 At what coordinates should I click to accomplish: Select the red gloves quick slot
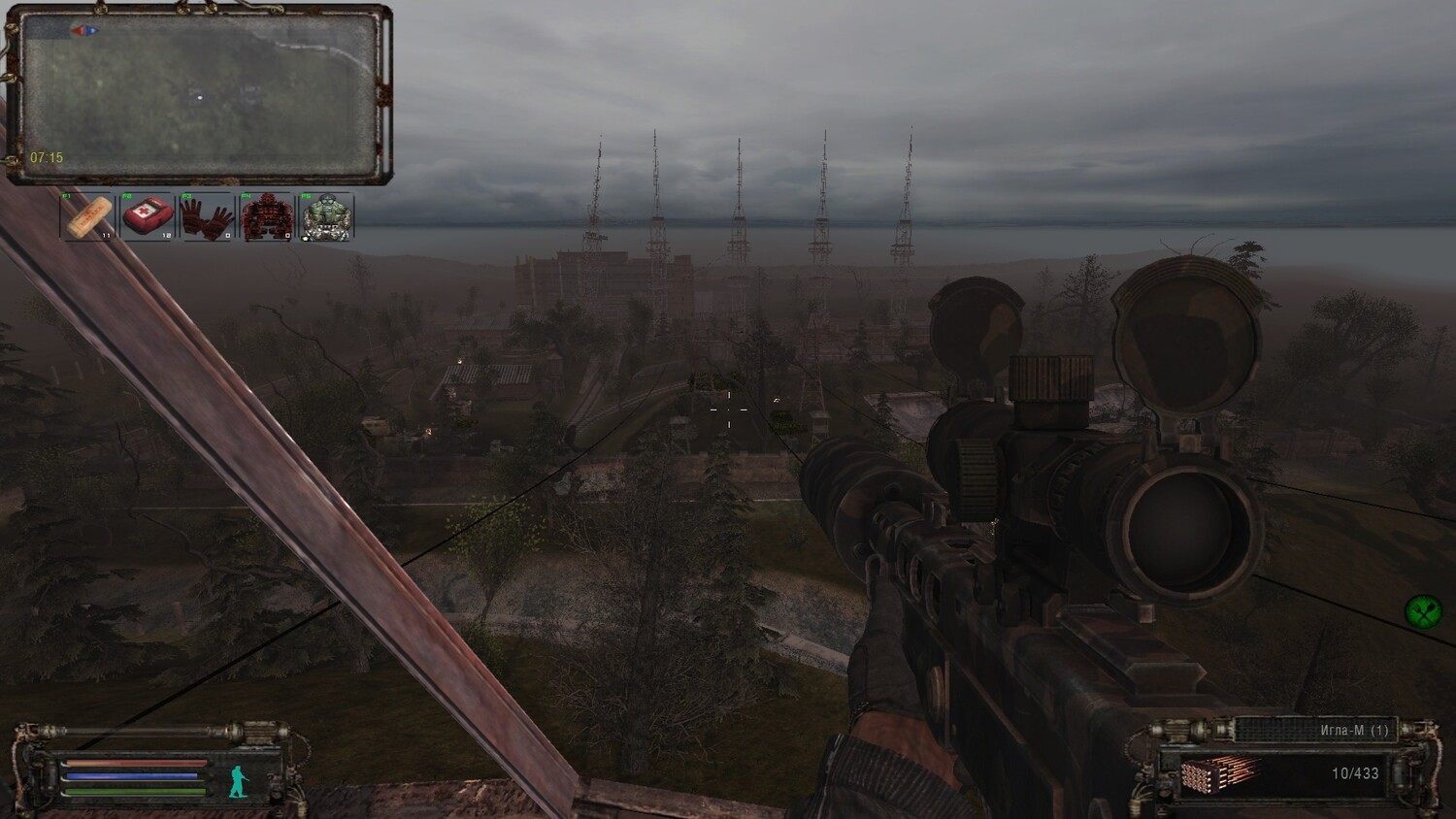coord(207,215)
